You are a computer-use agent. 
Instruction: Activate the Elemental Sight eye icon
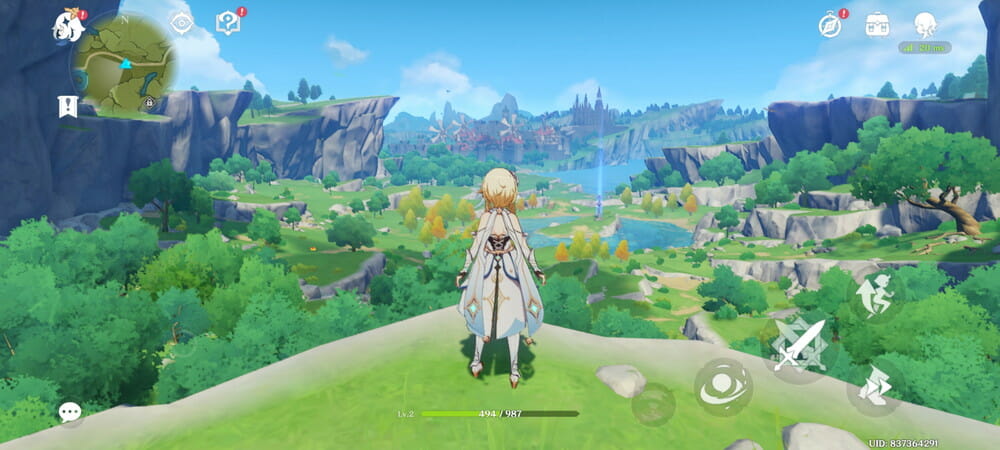pos(181,23)
